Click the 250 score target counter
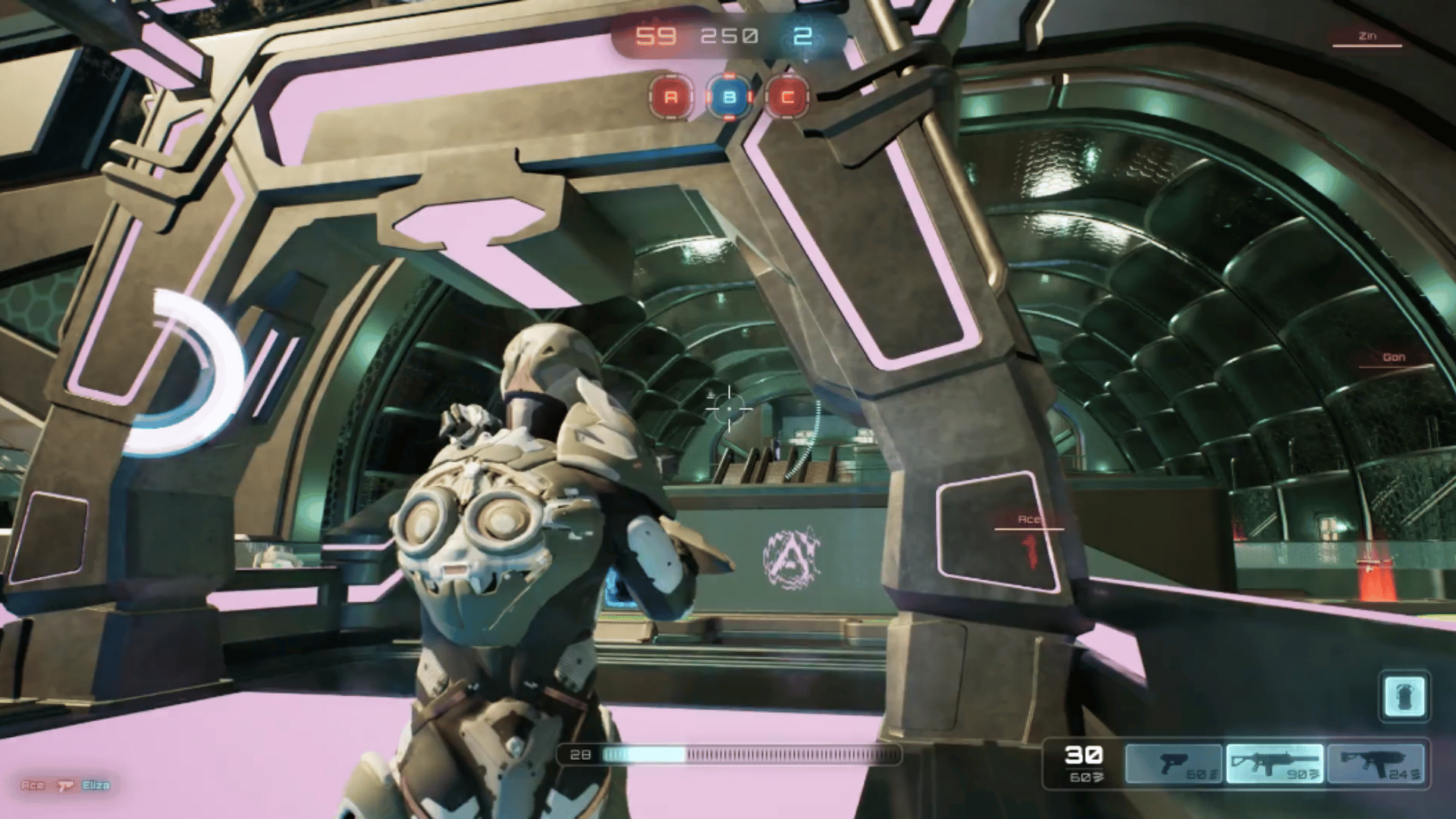The width and height of the screenshot is (1456, 819). click(730, 34)
